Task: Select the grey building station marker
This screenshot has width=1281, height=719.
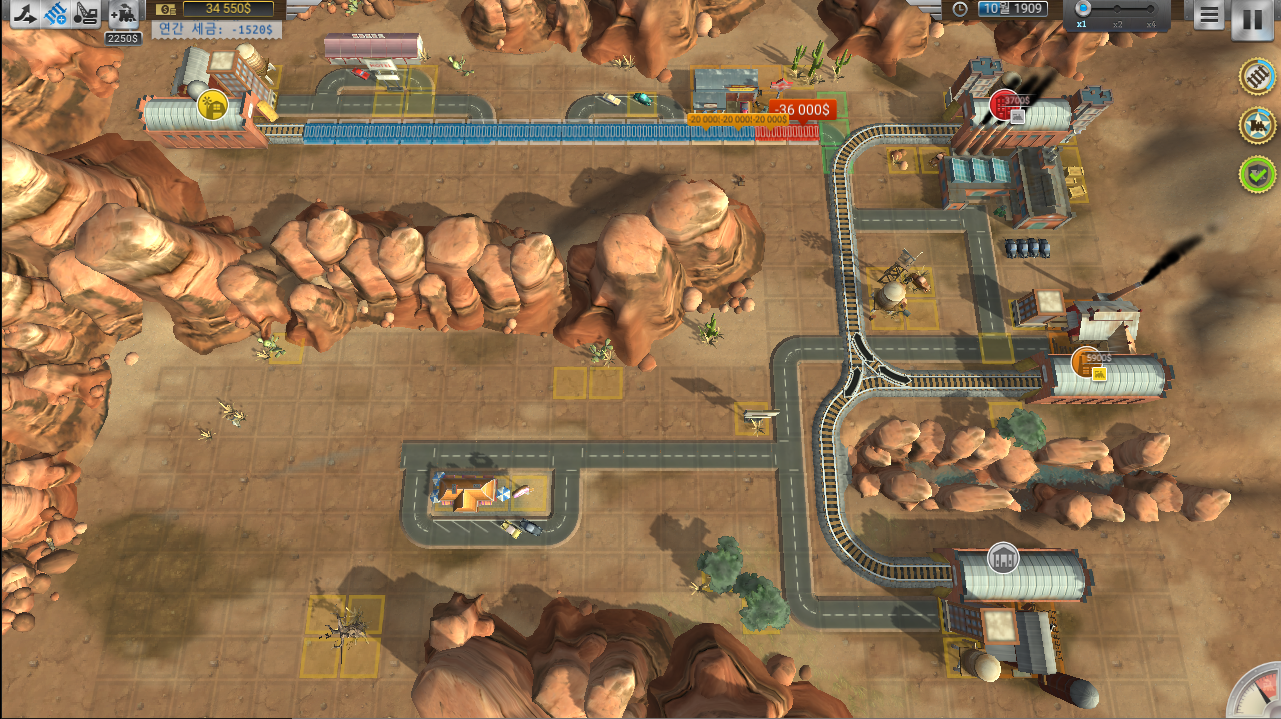Action: click(1002, 558)
